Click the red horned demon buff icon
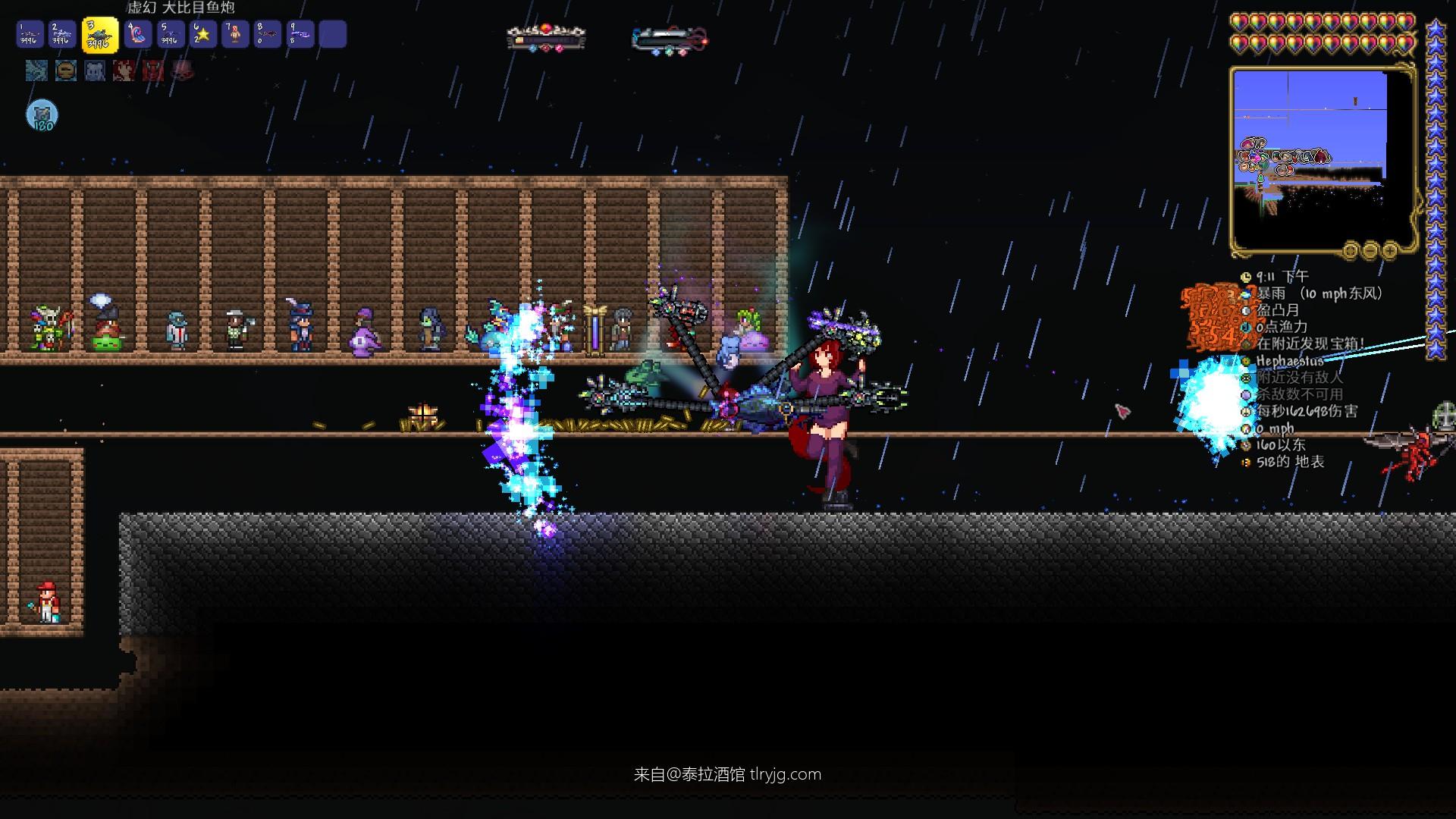 (153, 71)
